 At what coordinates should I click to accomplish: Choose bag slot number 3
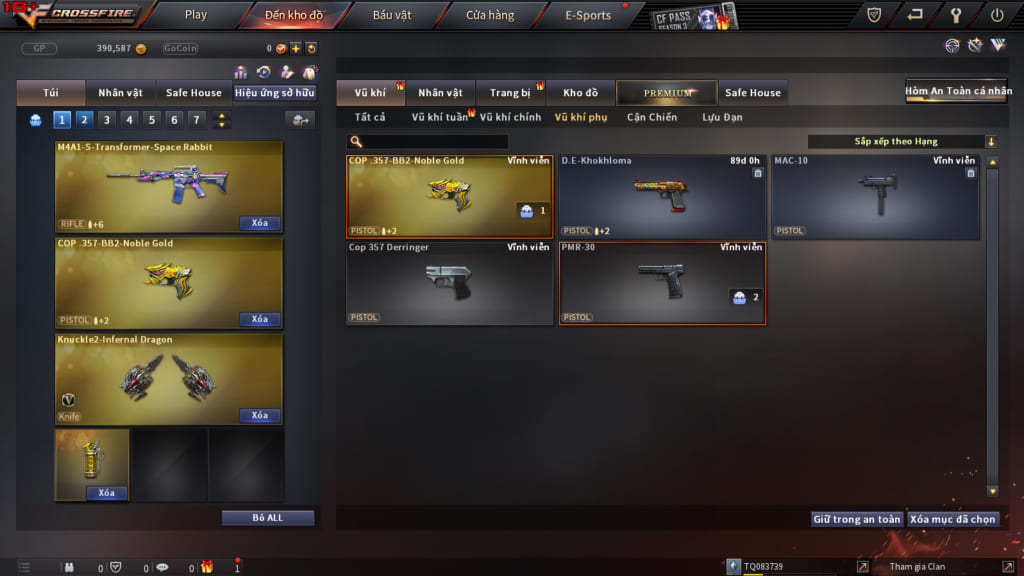pyautogui.click(x=107, y=120)
